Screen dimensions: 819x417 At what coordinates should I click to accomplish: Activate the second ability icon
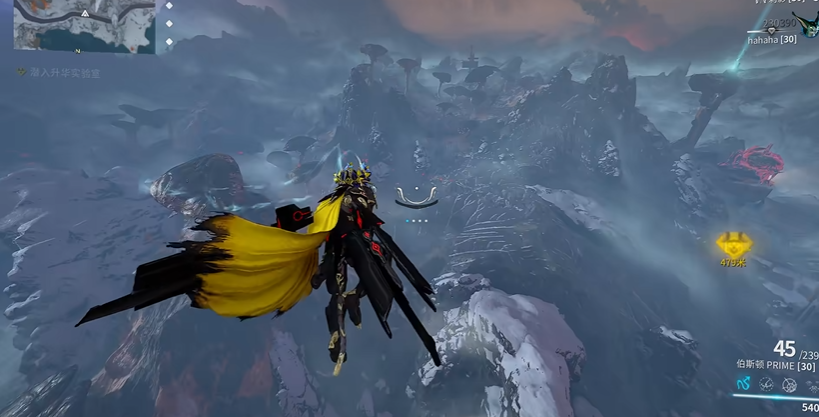766,384
